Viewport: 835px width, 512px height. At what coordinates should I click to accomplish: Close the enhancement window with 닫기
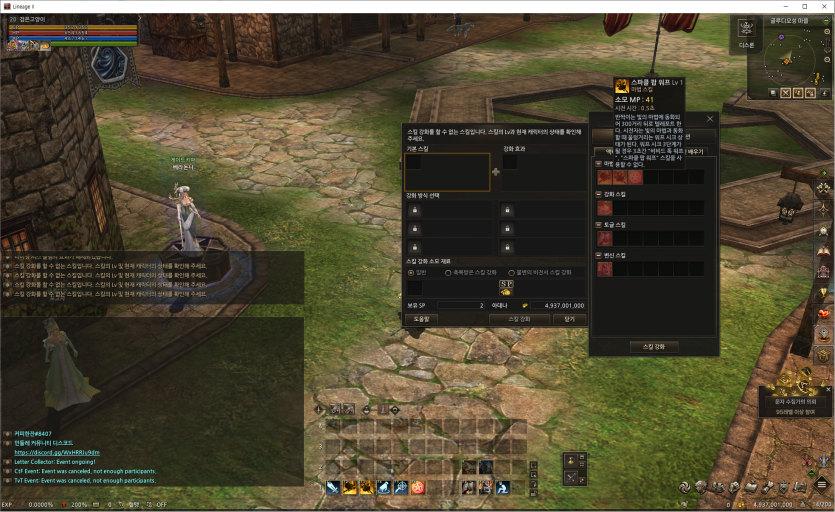[x=569, y=319]
